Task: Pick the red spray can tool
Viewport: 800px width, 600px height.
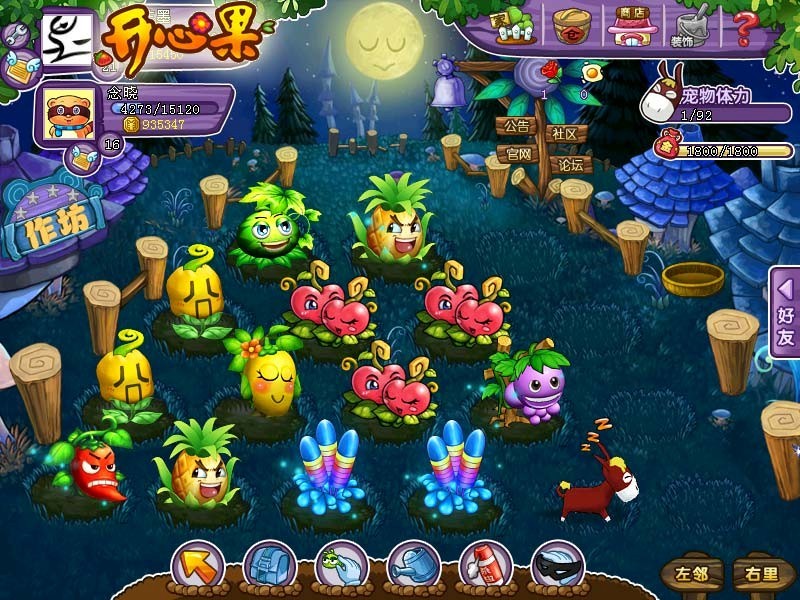Action: tap(485, 566)
